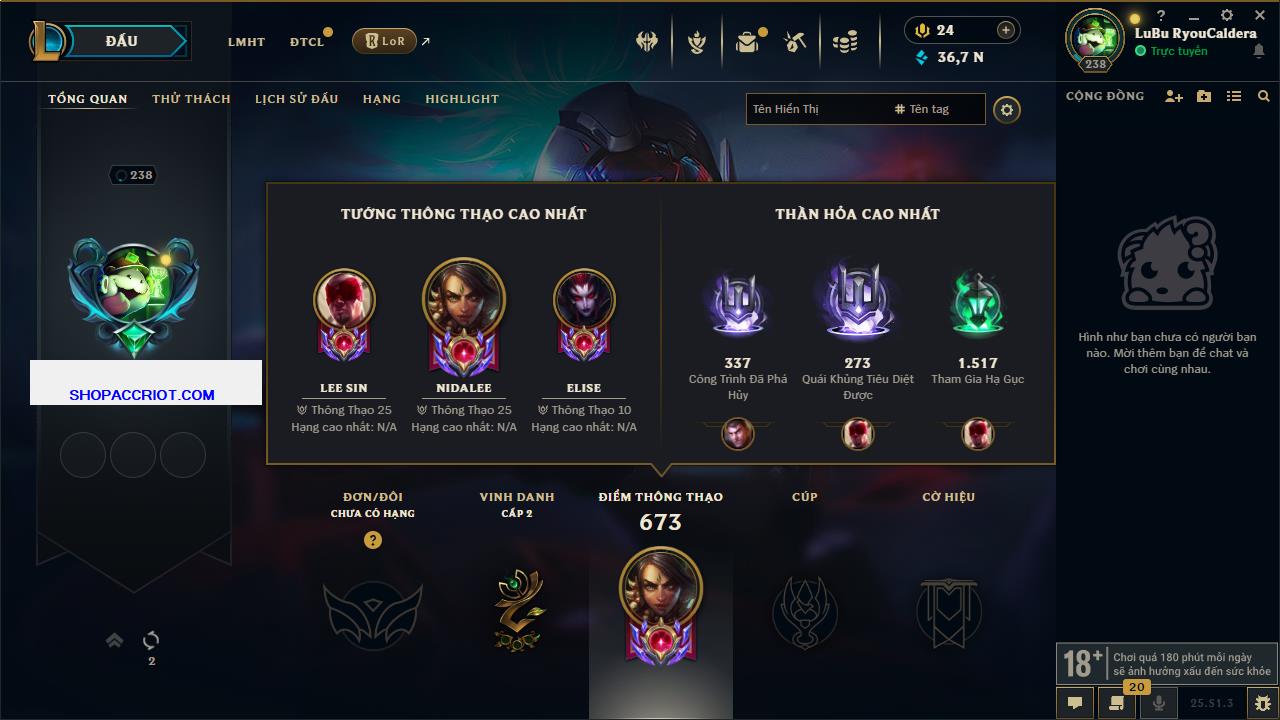View the HIGHLIGHT tab
Image resolution: width=1280 pixels, height=720 pixels.
[462, 99]
